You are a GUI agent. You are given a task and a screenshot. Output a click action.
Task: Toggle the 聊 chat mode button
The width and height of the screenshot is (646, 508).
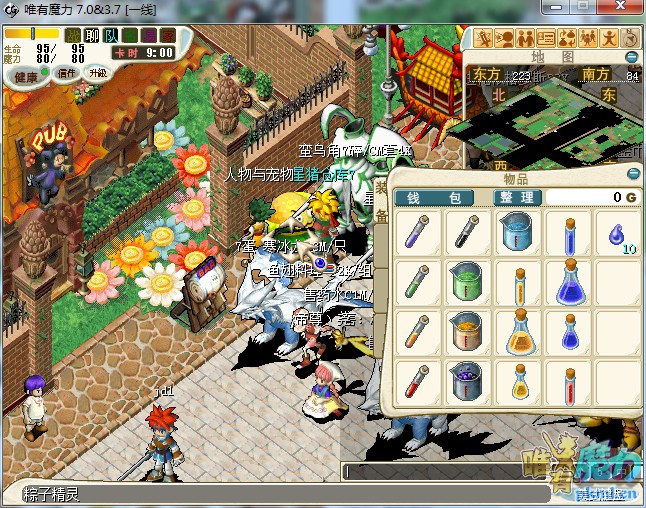(x=92, y=36)
